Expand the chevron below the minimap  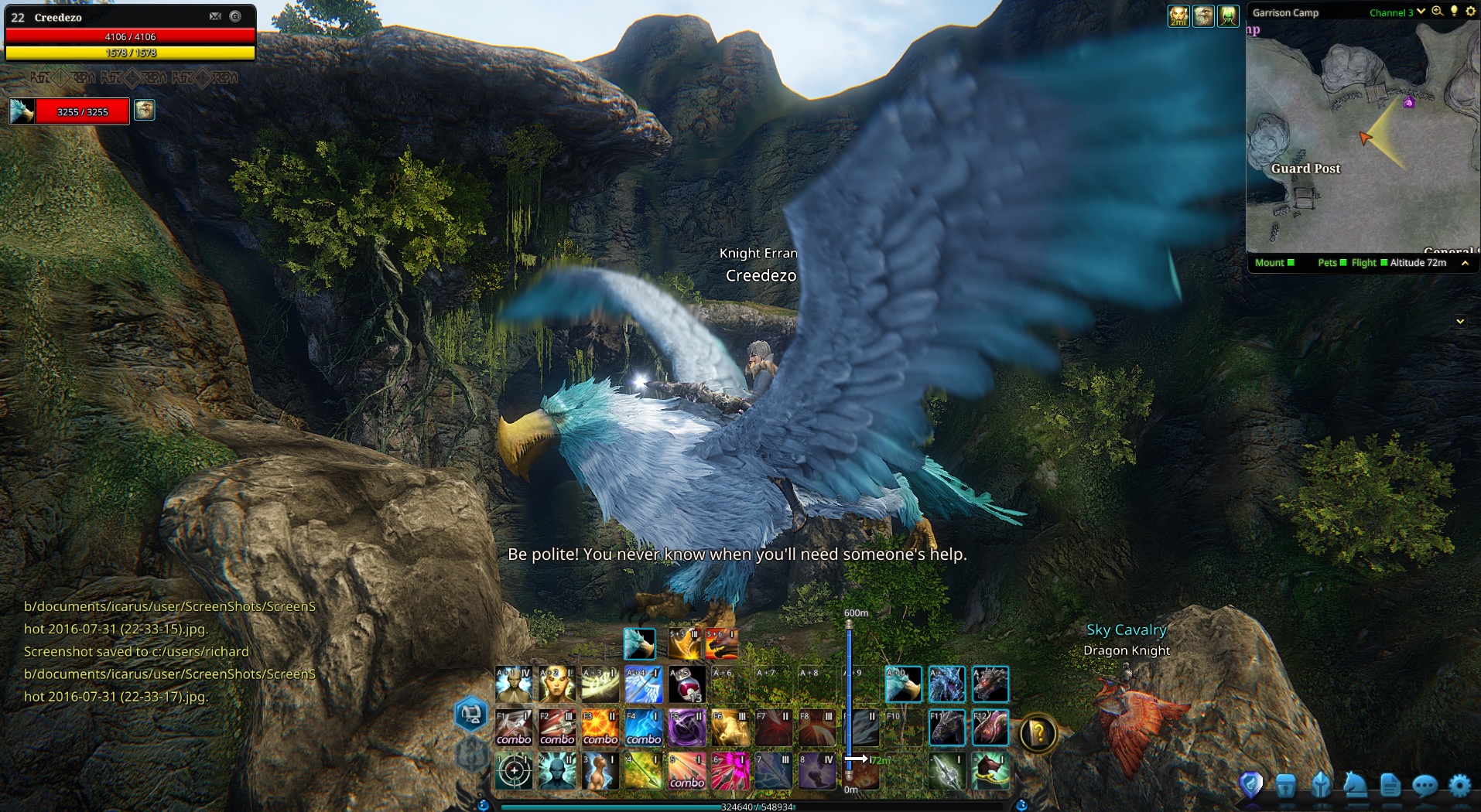pyautogui.click(x=1461, y=320)
